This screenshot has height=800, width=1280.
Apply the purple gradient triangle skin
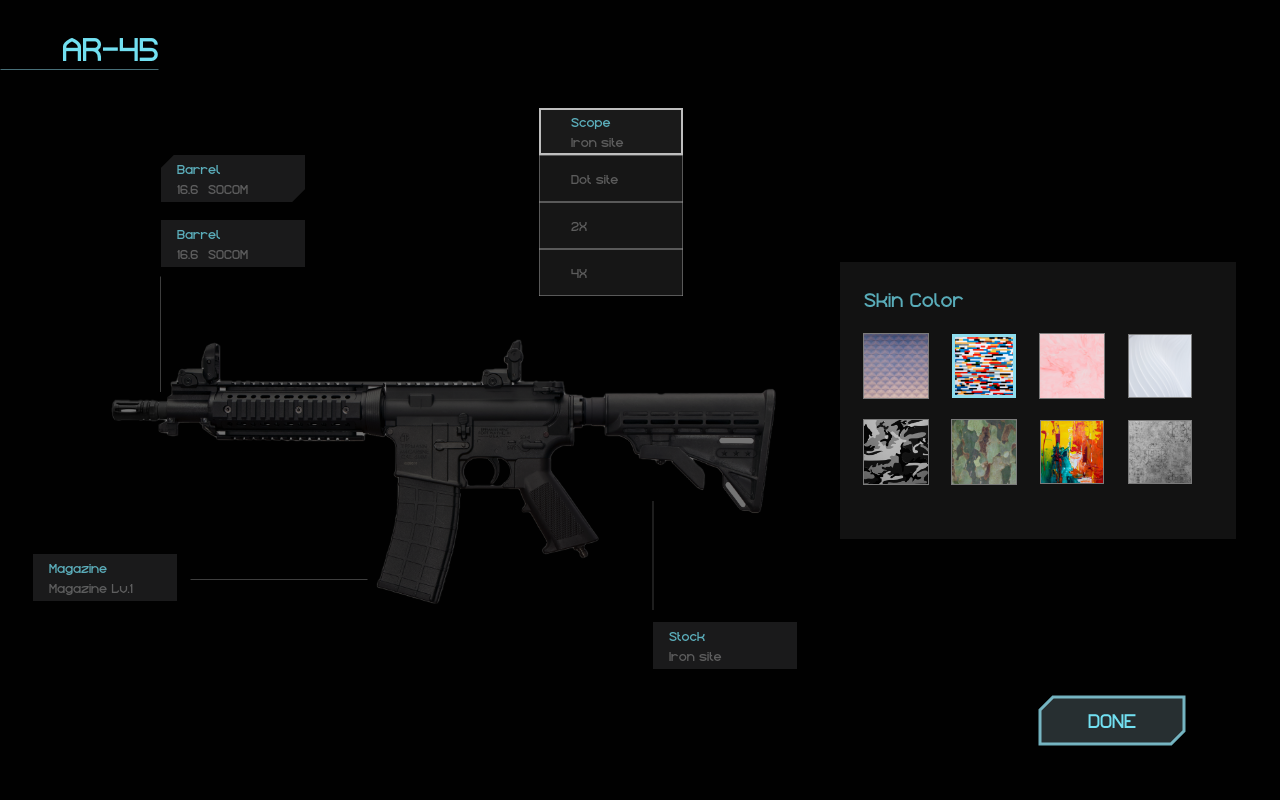(896, 366)
